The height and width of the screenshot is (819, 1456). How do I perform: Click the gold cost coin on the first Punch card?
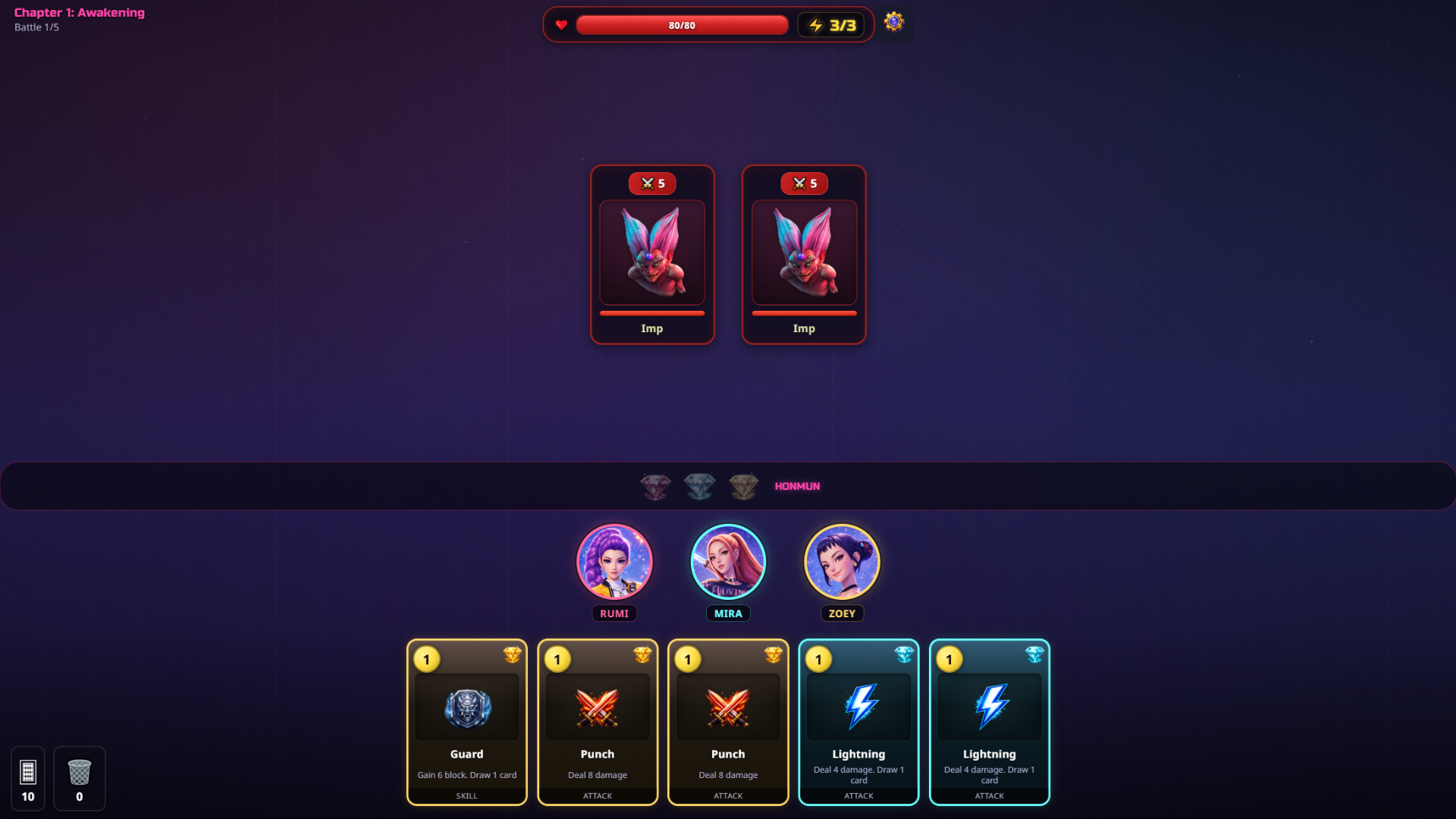coord(556,659)
